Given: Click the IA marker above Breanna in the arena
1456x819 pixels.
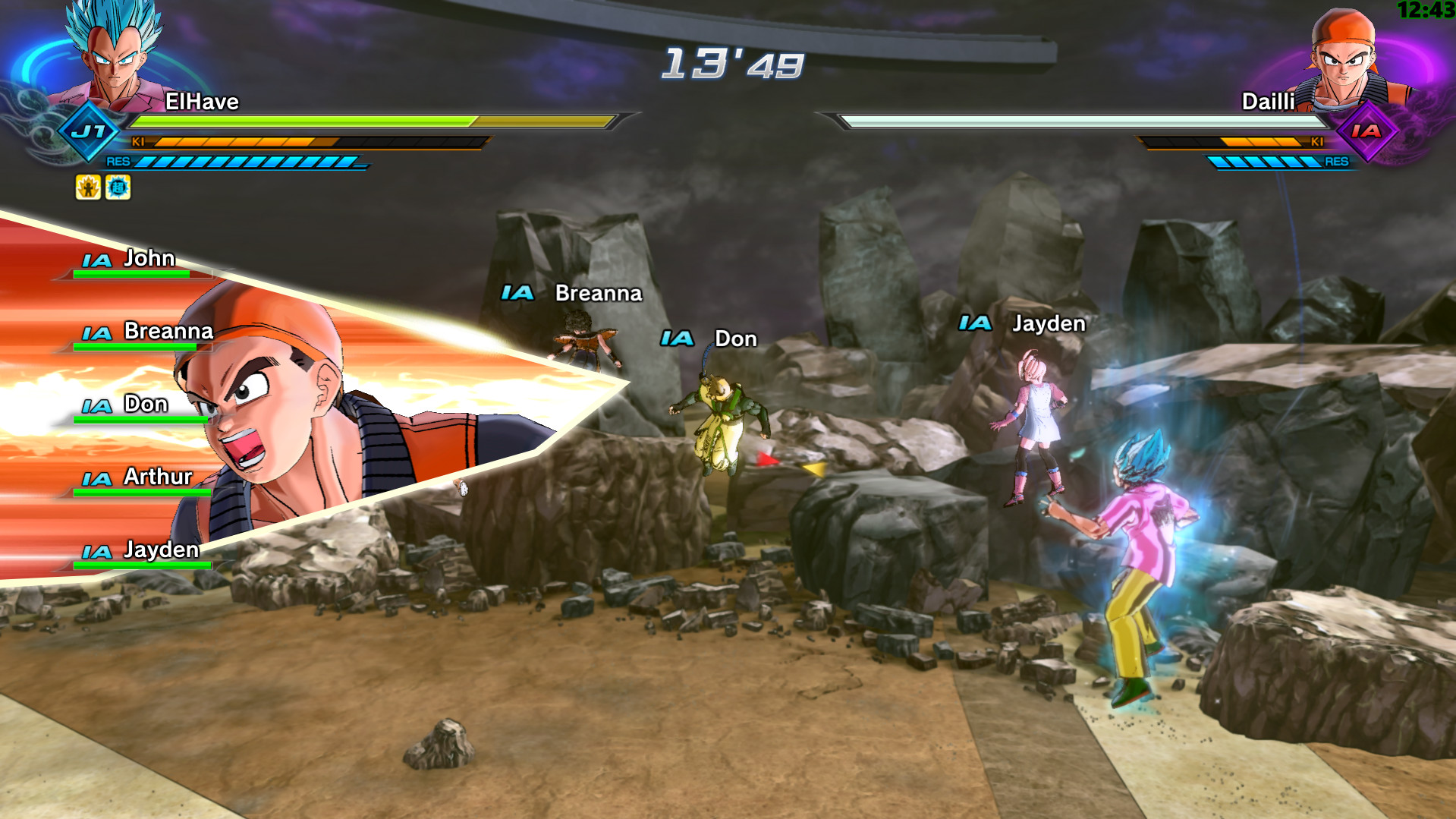Looking at the screenshot, I should (x=518, y=292).
